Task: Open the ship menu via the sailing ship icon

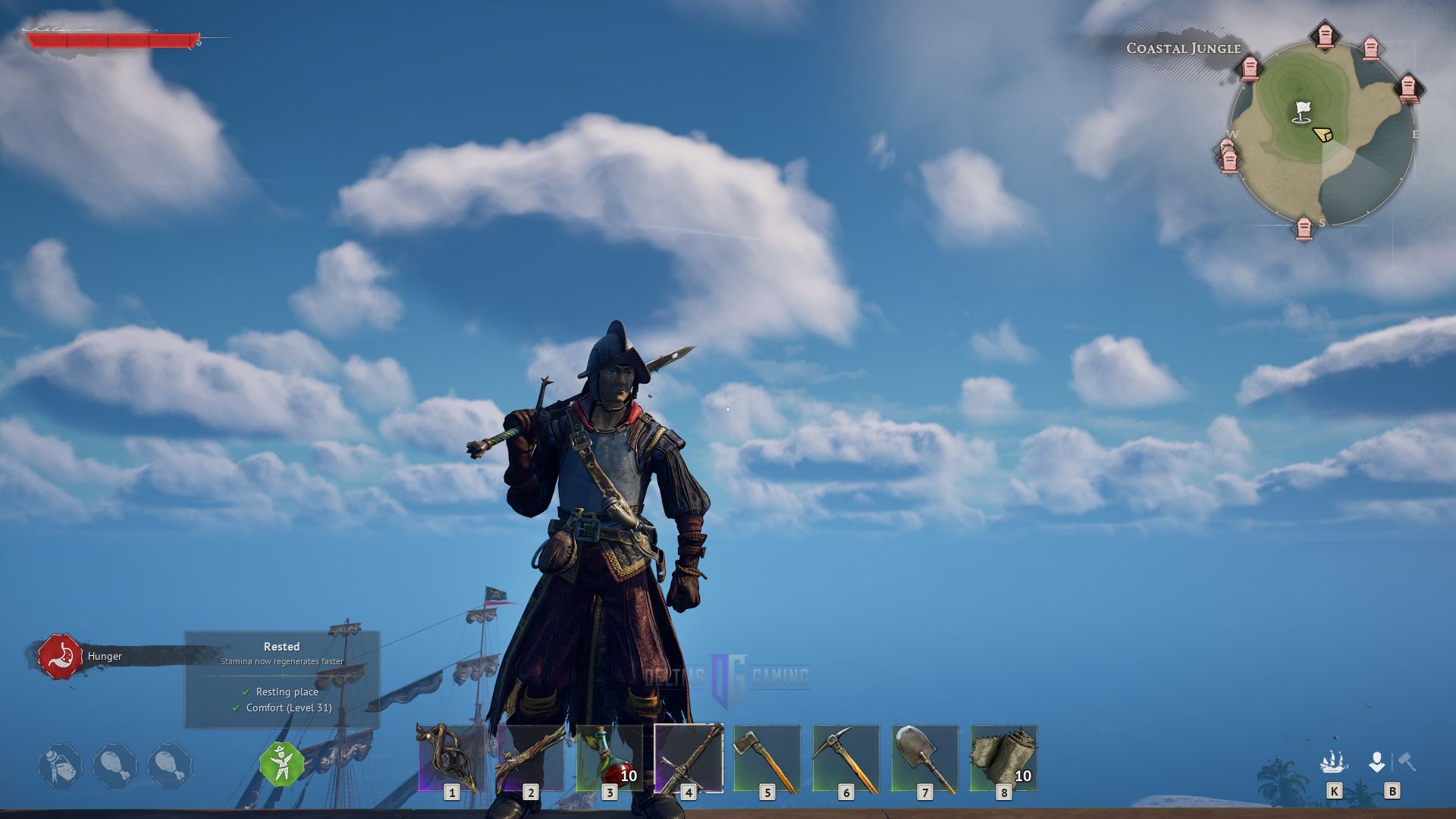Action: point(1335,762)
